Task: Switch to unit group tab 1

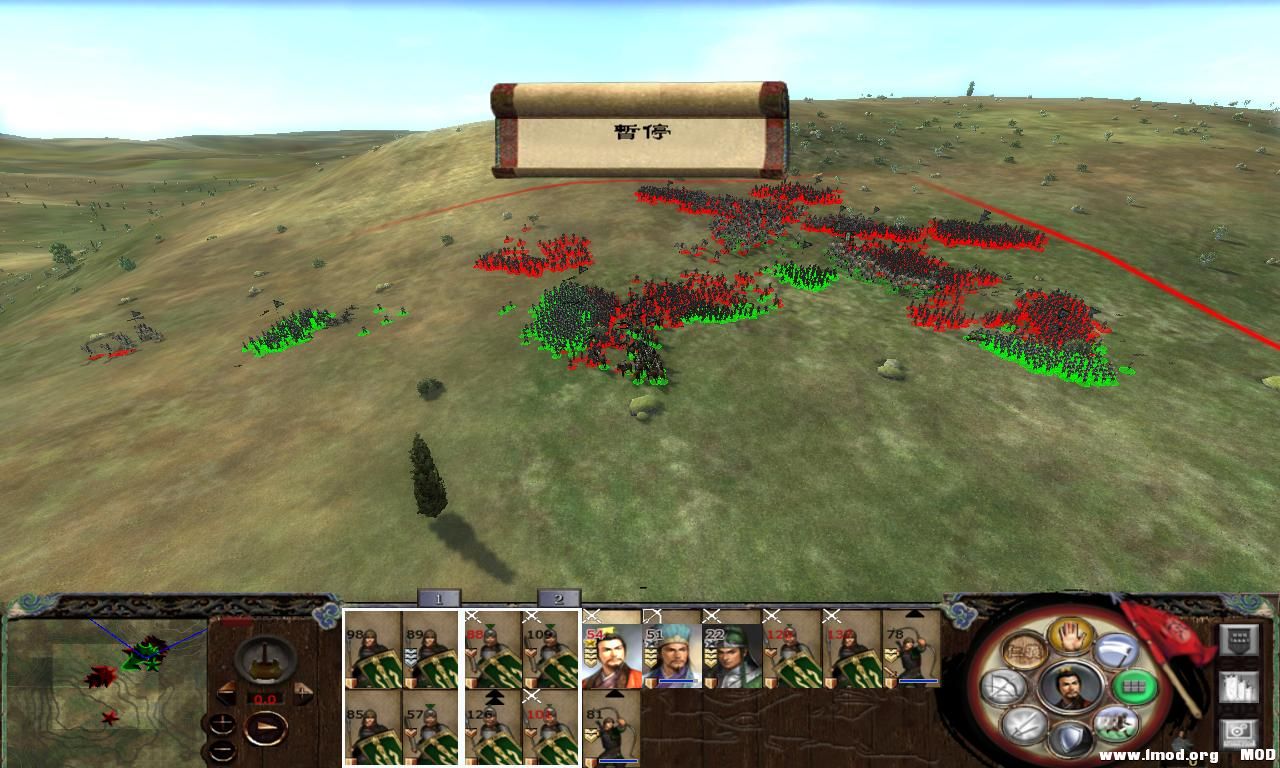Action: click(x=440, y=600)
